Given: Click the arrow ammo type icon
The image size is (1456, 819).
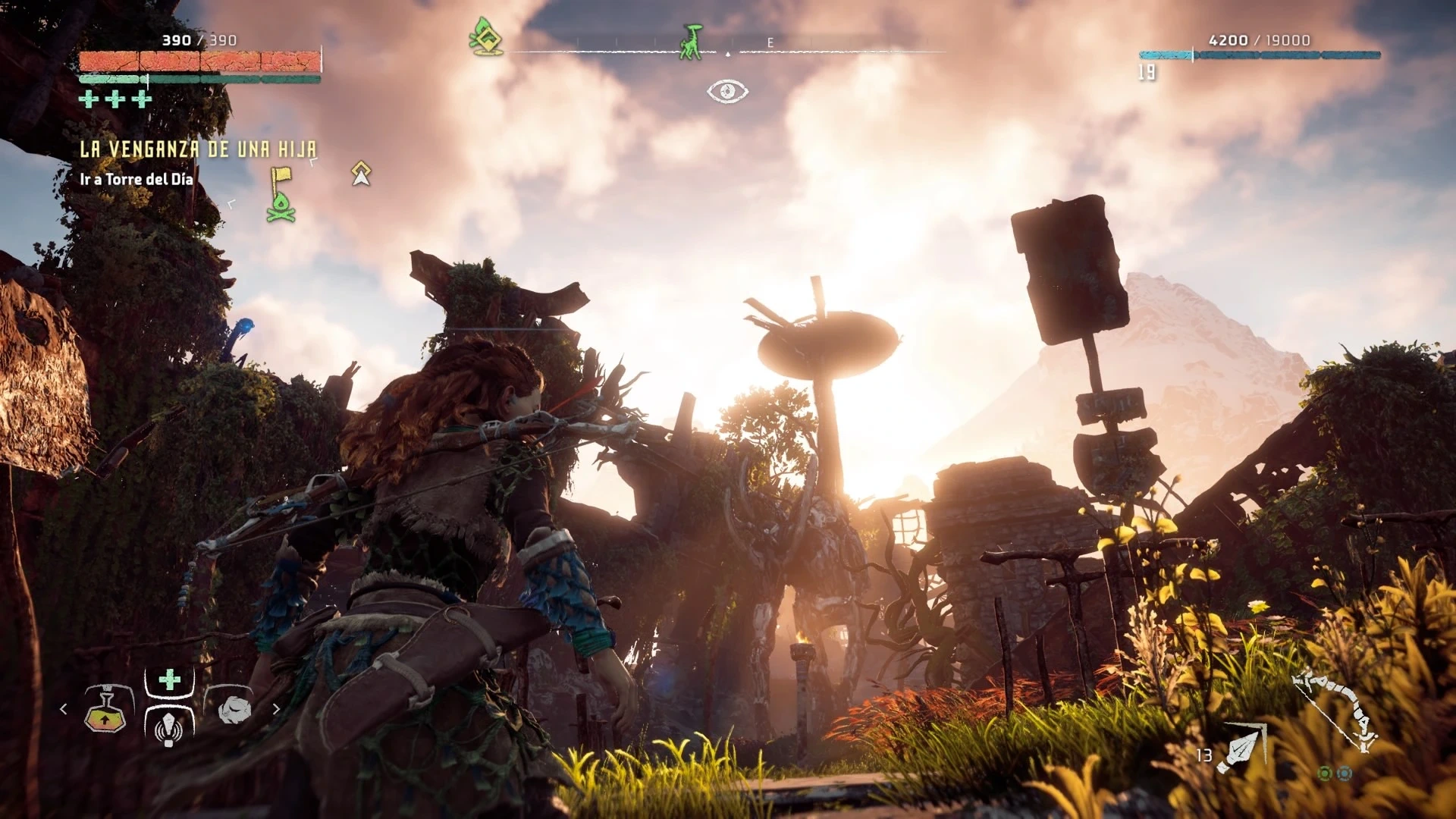Looking at the screenshot, I should click(1241, 747).
